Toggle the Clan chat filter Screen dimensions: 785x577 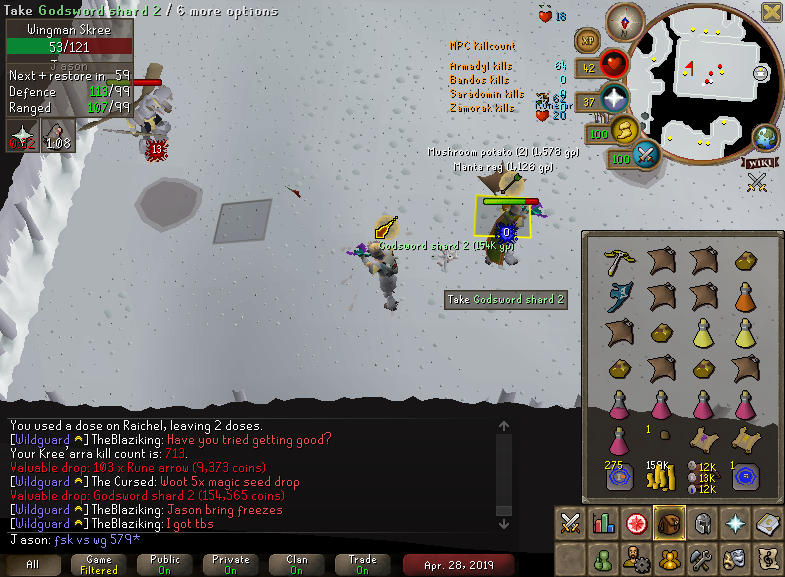[x=297, y=564]
